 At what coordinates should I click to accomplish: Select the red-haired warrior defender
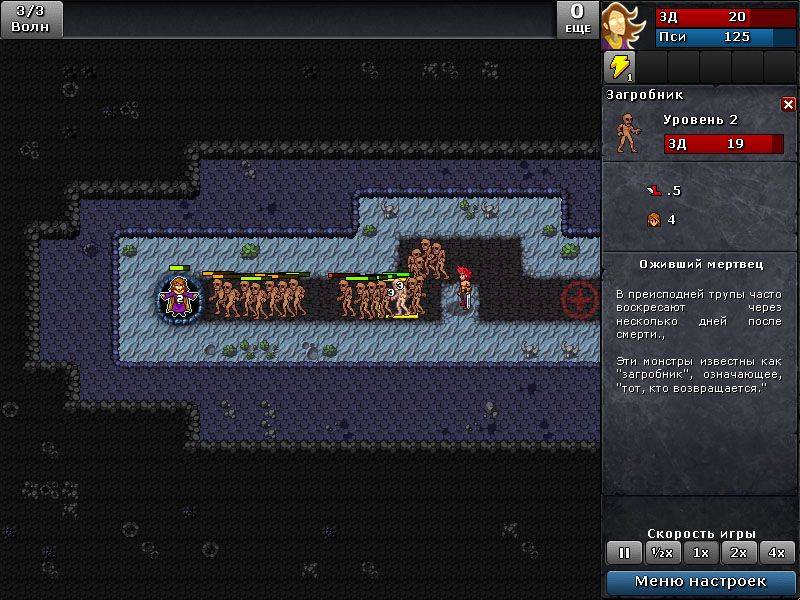point(464,287)
